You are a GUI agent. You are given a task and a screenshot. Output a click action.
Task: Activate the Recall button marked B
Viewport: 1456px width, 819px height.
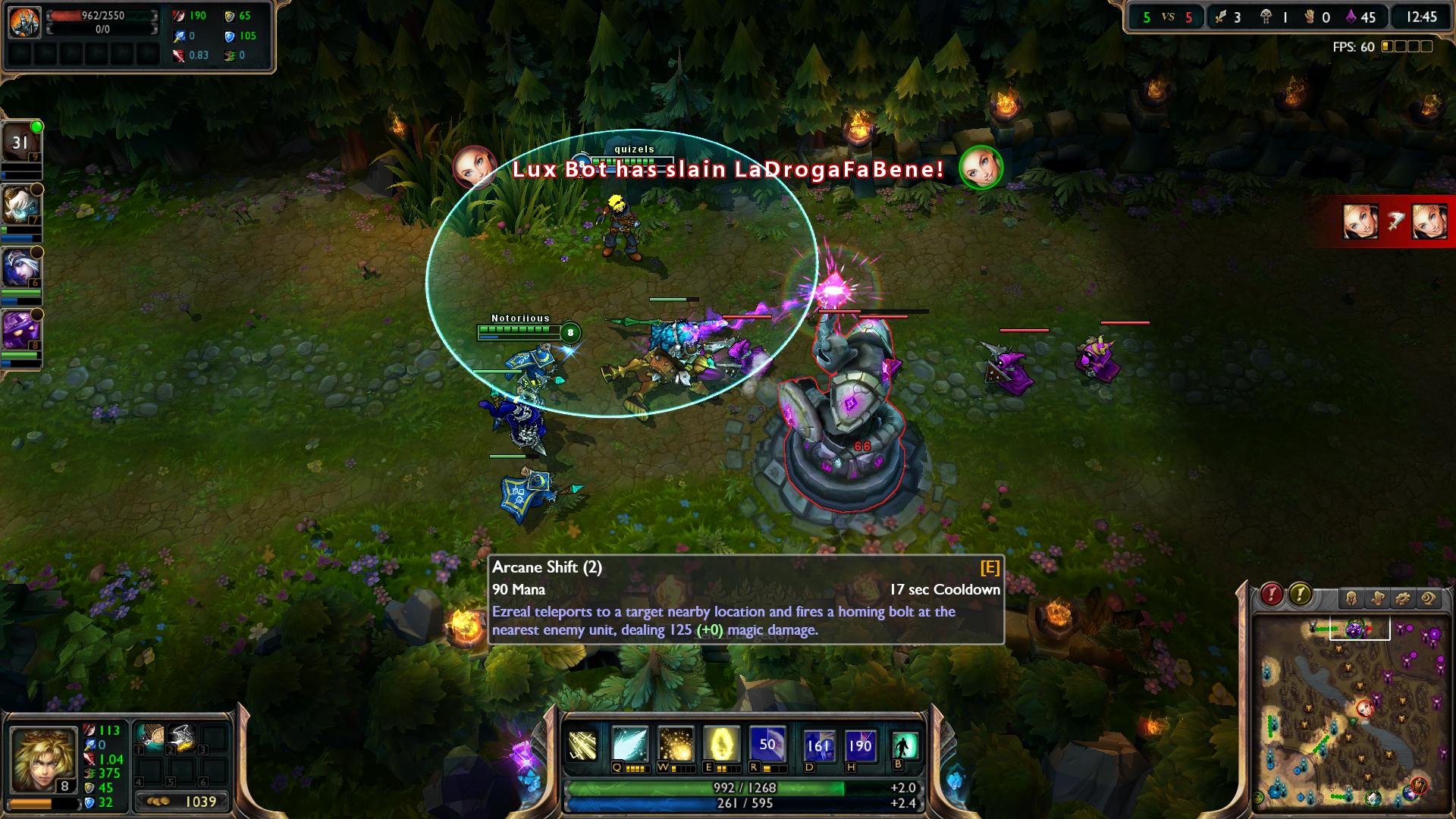905,745
